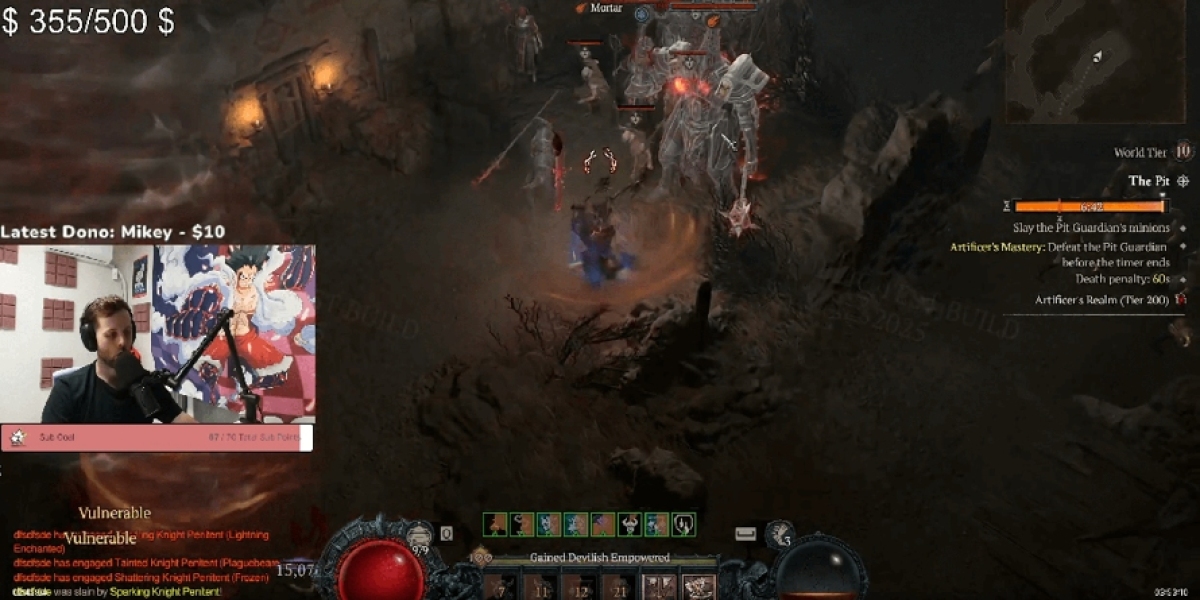Open the World Tier 10 badge
1200x600 pixels.
coord(1183,152)
